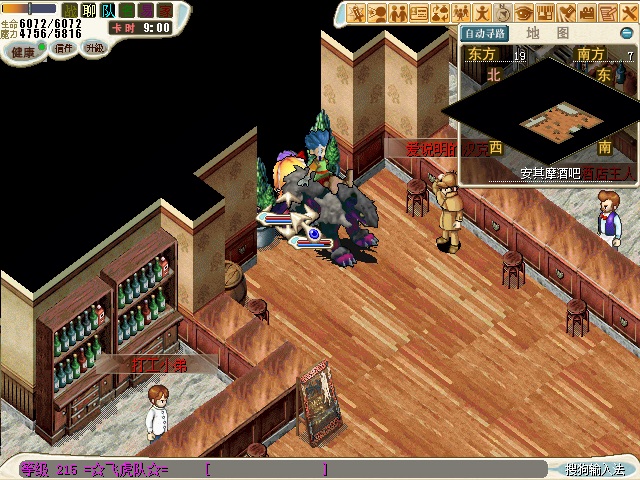Toggle the 家 family mode button
This screenshot has width=640, height=480.
165,10
